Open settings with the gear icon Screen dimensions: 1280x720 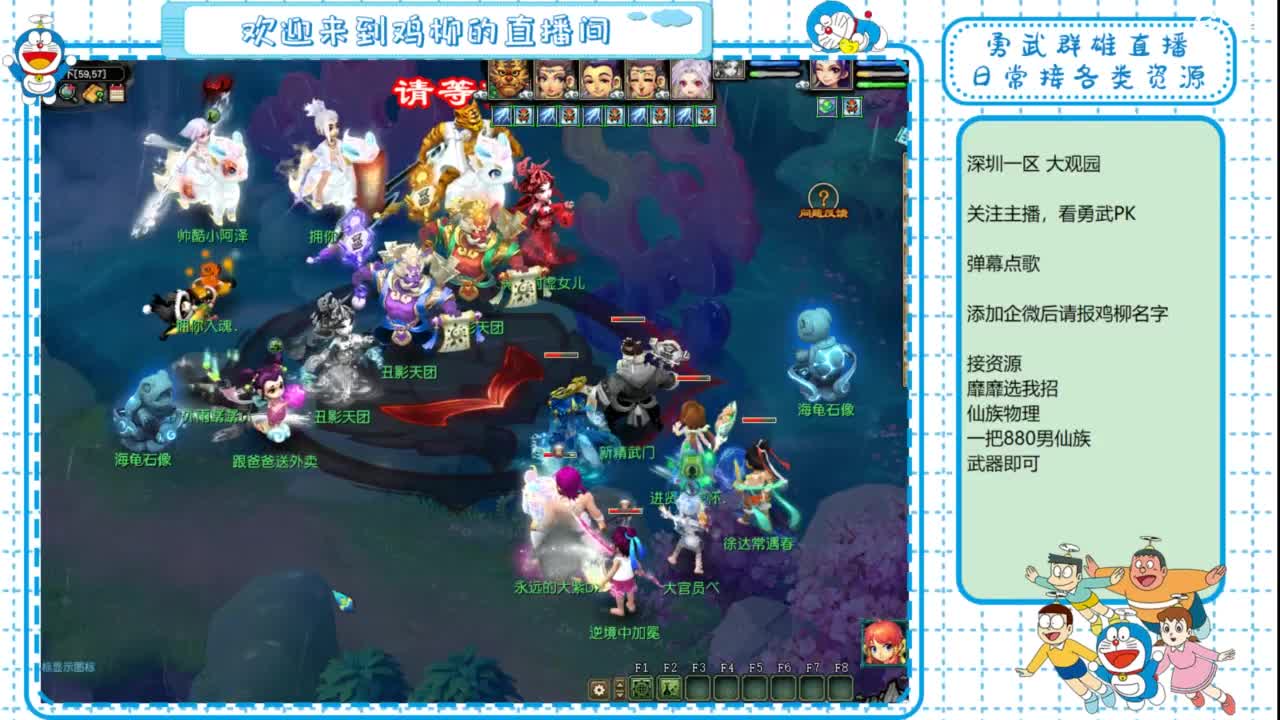598,689
